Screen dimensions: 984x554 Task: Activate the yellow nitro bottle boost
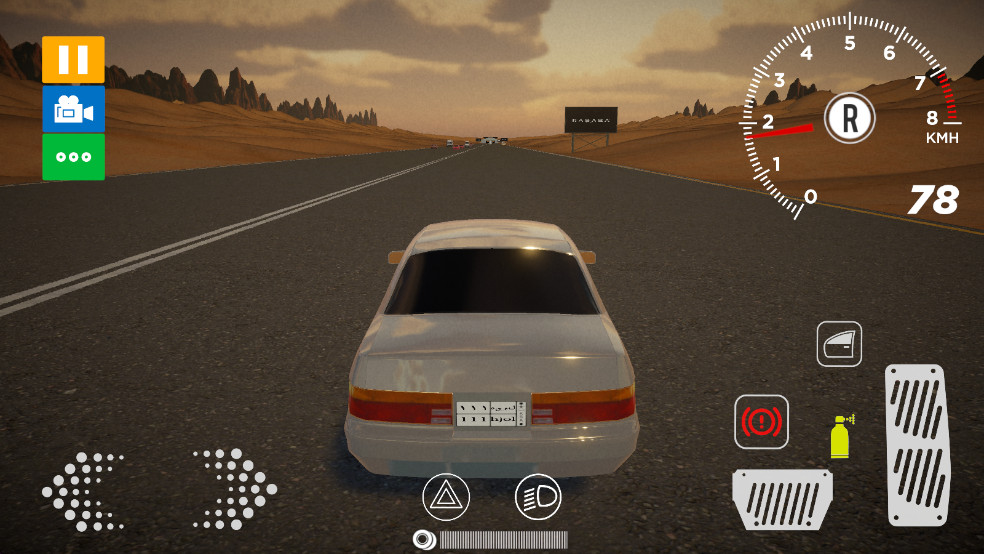[x=841, y=436]
